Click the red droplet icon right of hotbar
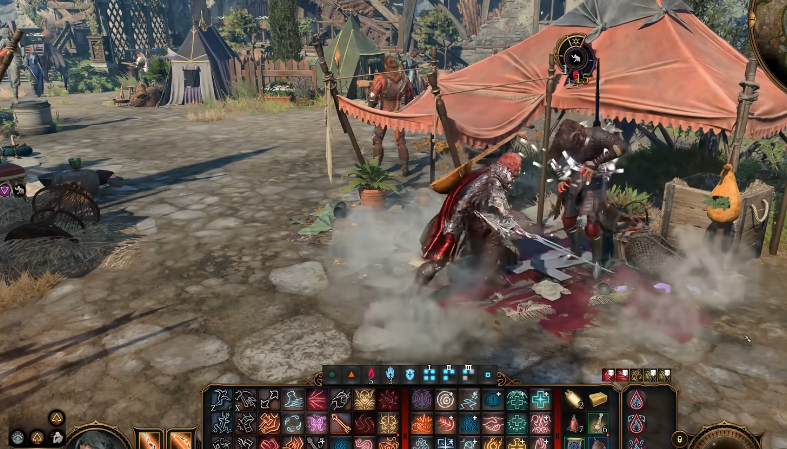Image resolution: width=787 pixels, height=449 pixels. click(x=636, y=401)
